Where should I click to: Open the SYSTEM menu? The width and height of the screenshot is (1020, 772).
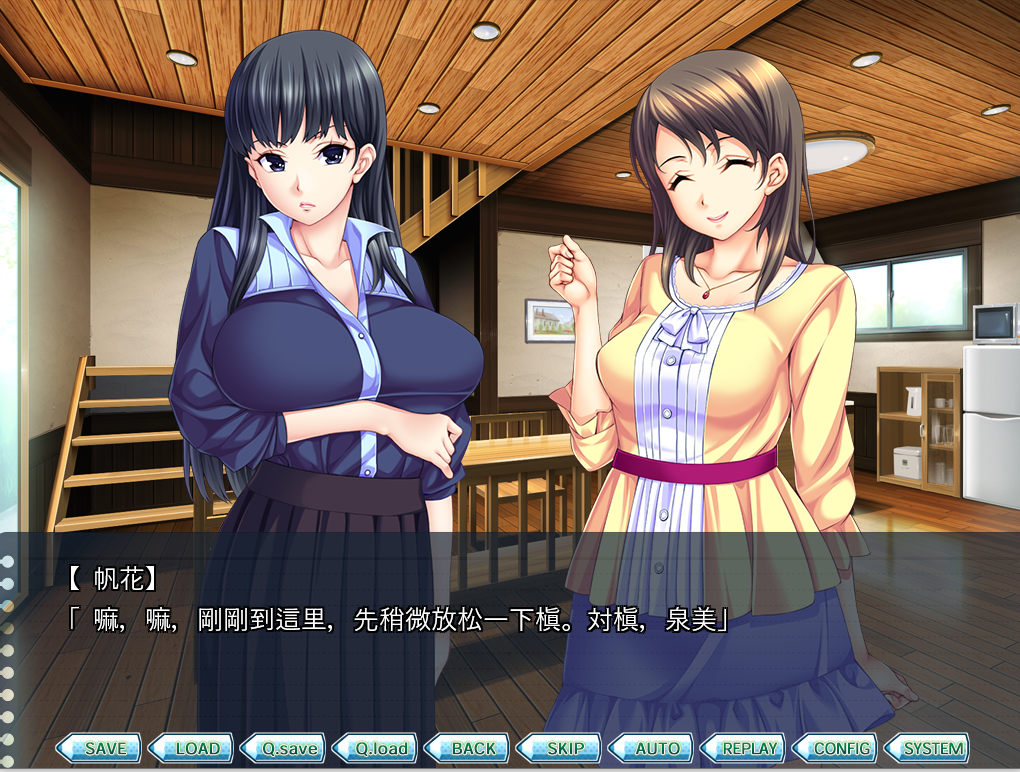coord(927,748)
